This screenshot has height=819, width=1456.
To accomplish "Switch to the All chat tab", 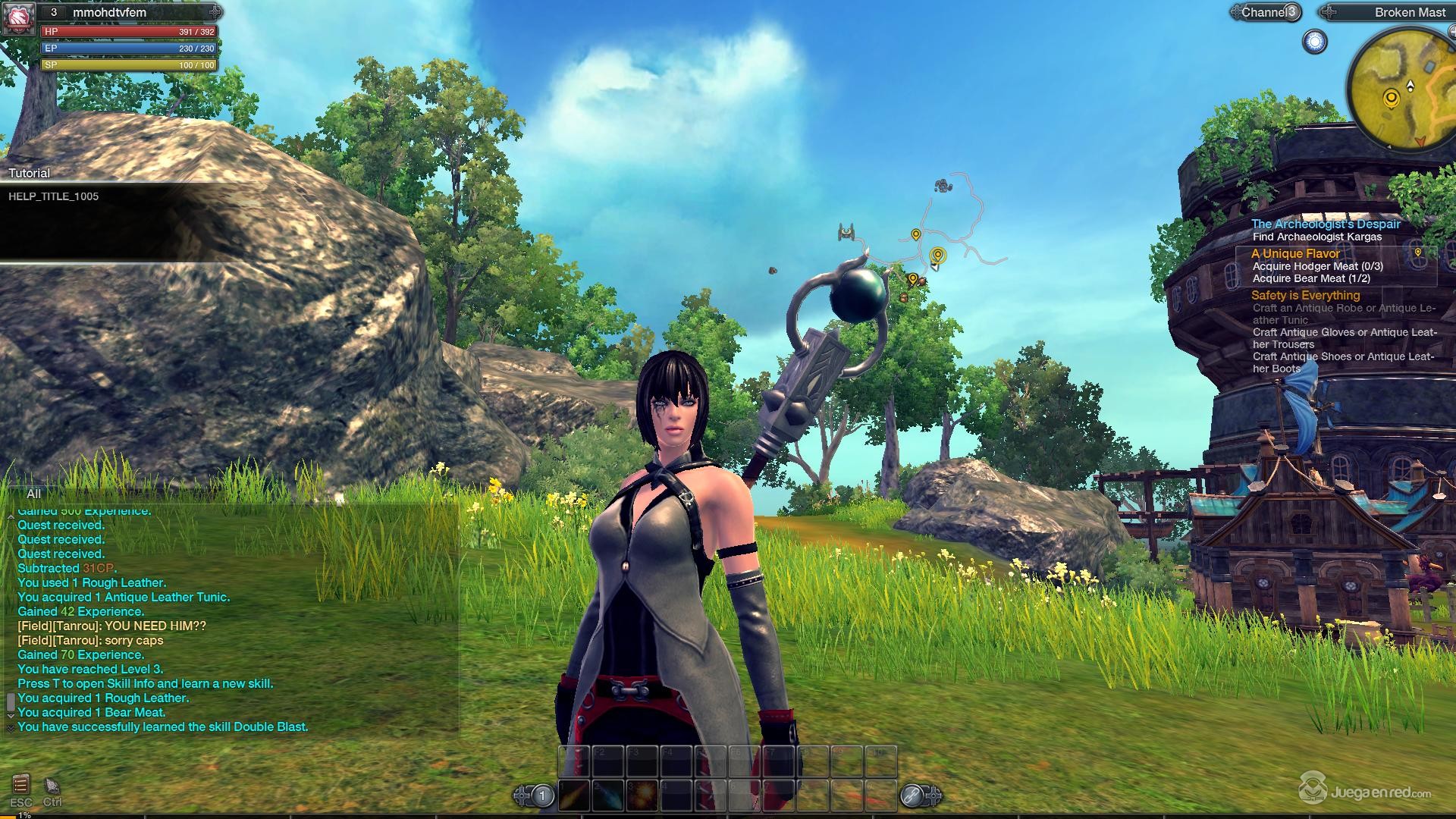I will point(33,494).
